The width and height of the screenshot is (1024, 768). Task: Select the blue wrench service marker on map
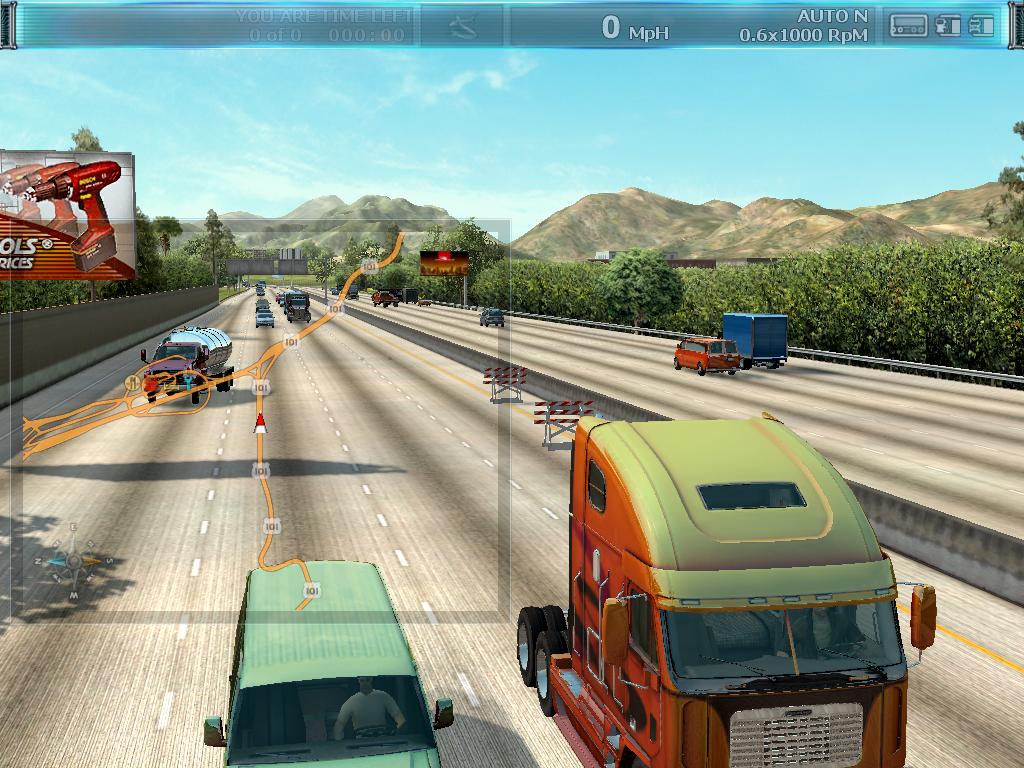point(190,382)
